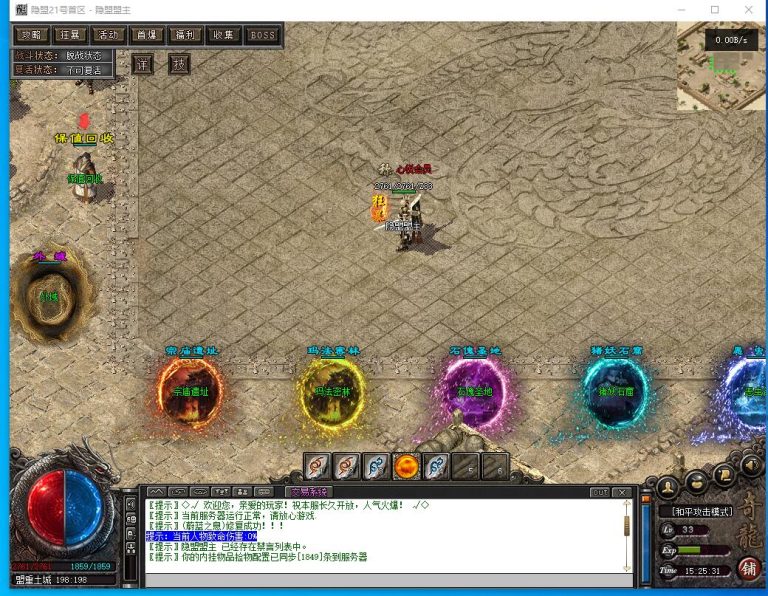Toggle the sound speaker icon
Viewport: 768px width, 596px height.
[751, 465]
